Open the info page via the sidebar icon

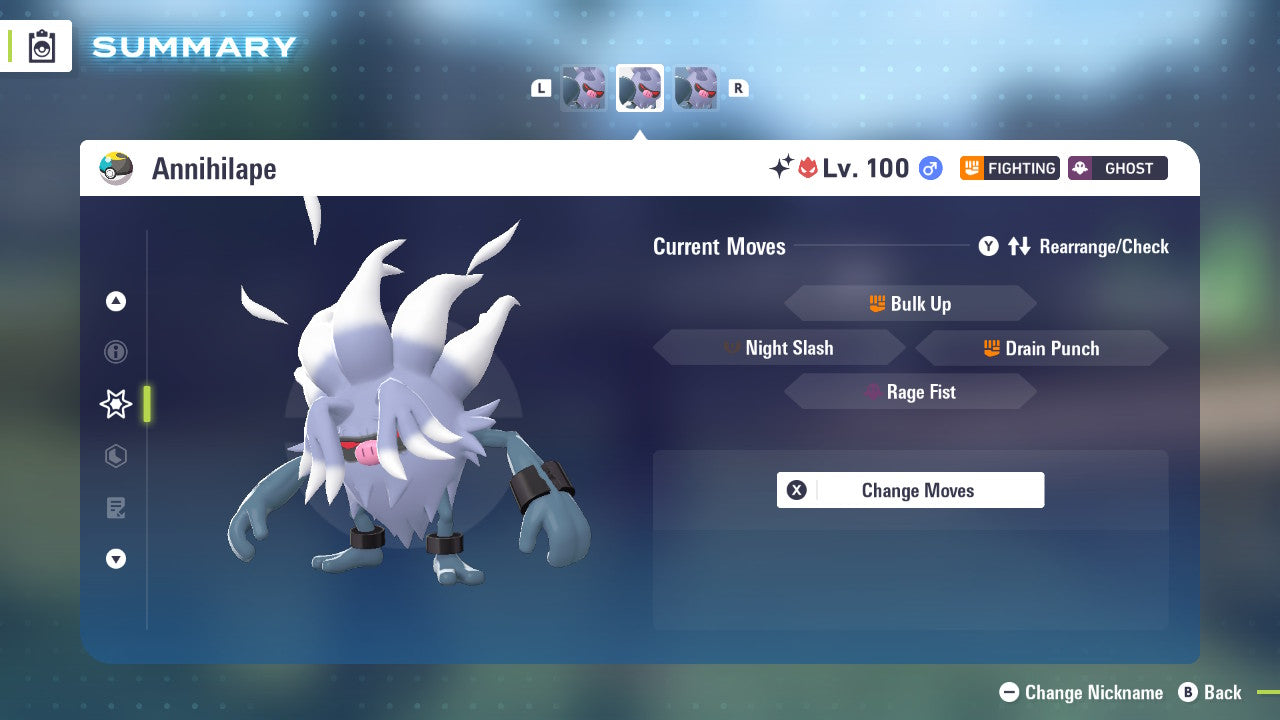[116, 352]
